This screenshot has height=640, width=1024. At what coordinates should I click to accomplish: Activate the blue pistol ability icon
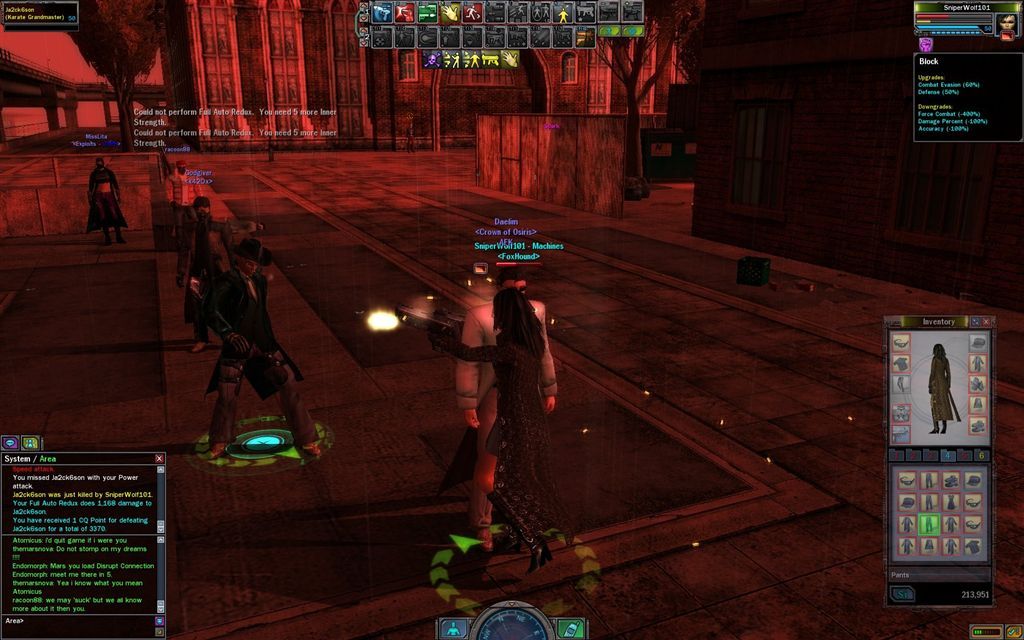[x=382, y=13]
